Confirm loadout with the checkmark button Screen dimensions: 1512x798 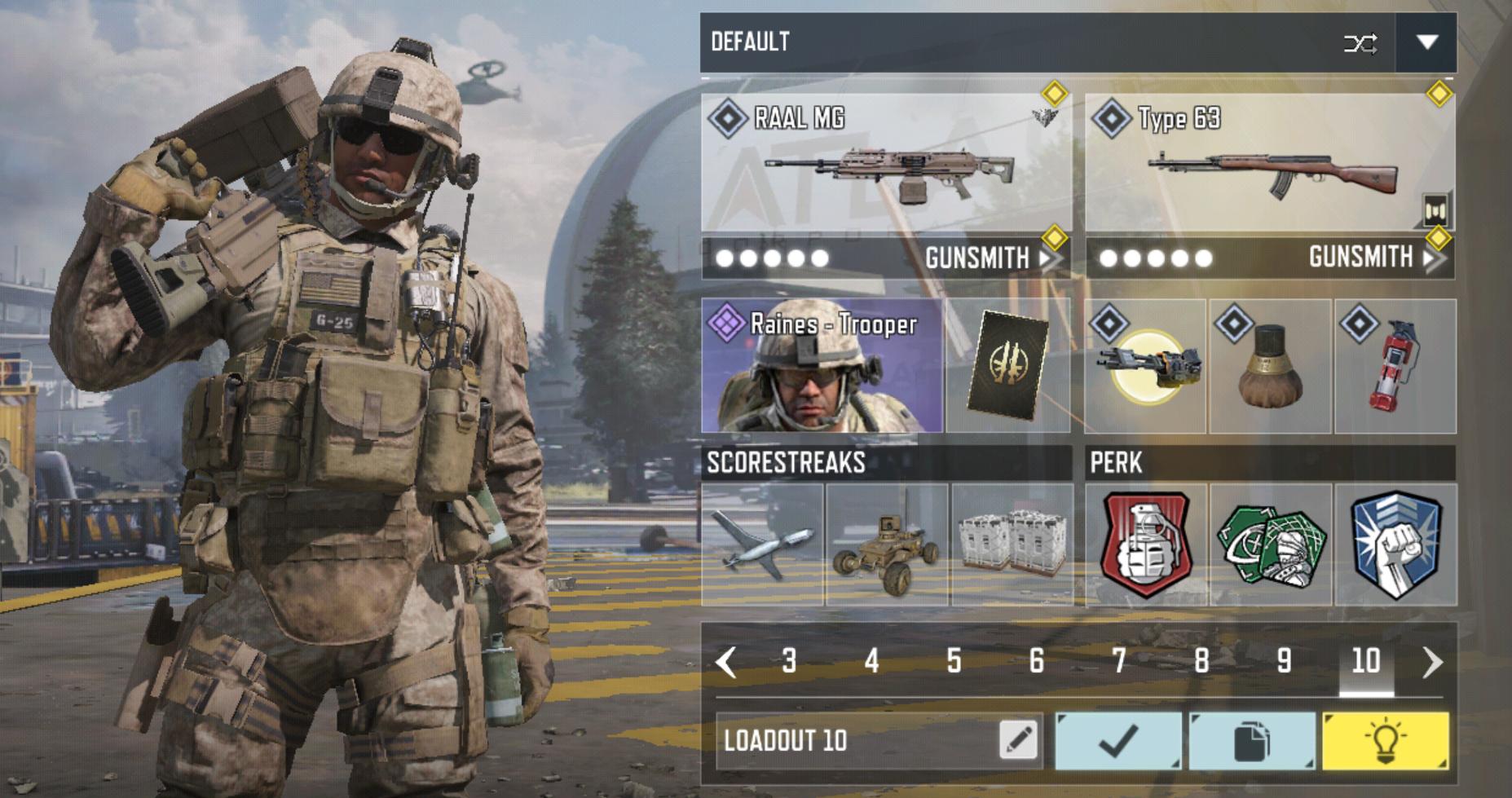[x=1118, y=740]
